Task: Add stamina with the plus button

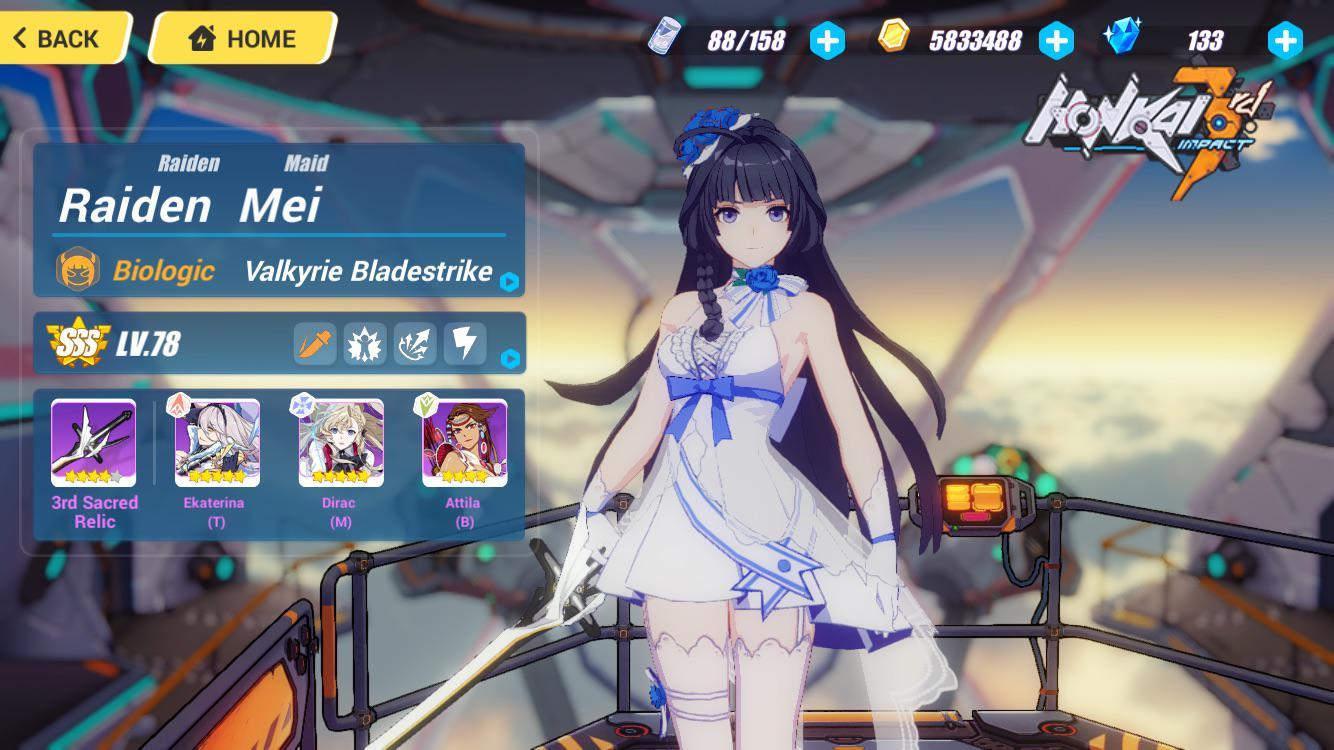Action: pos(827,41)
